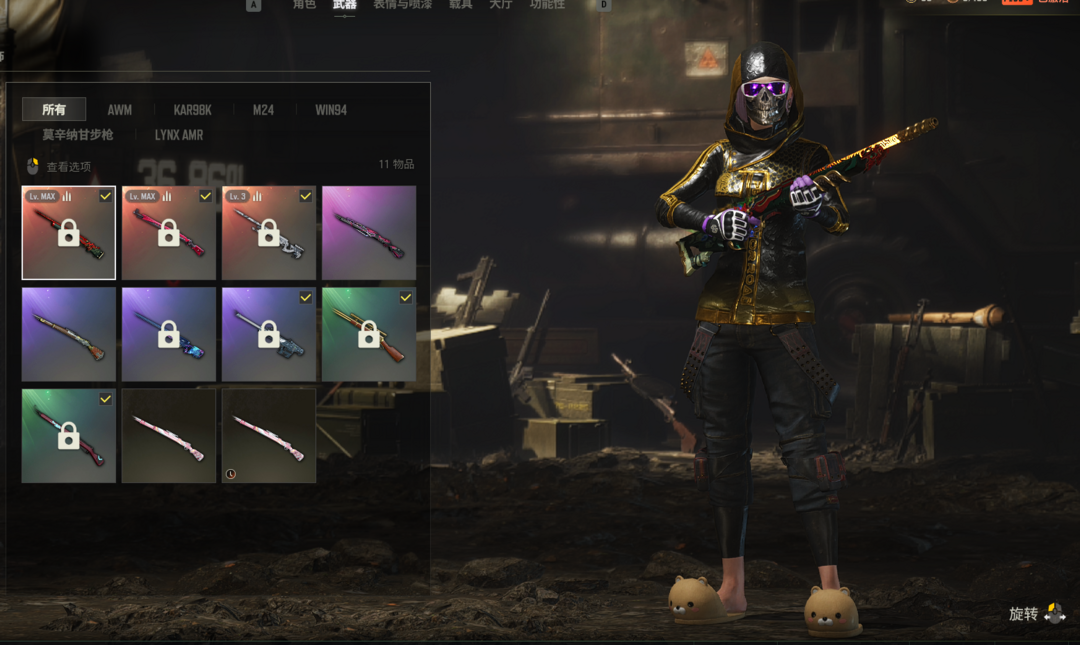Select the first Lv. MAX red-green rifle skin

[69, 233]
